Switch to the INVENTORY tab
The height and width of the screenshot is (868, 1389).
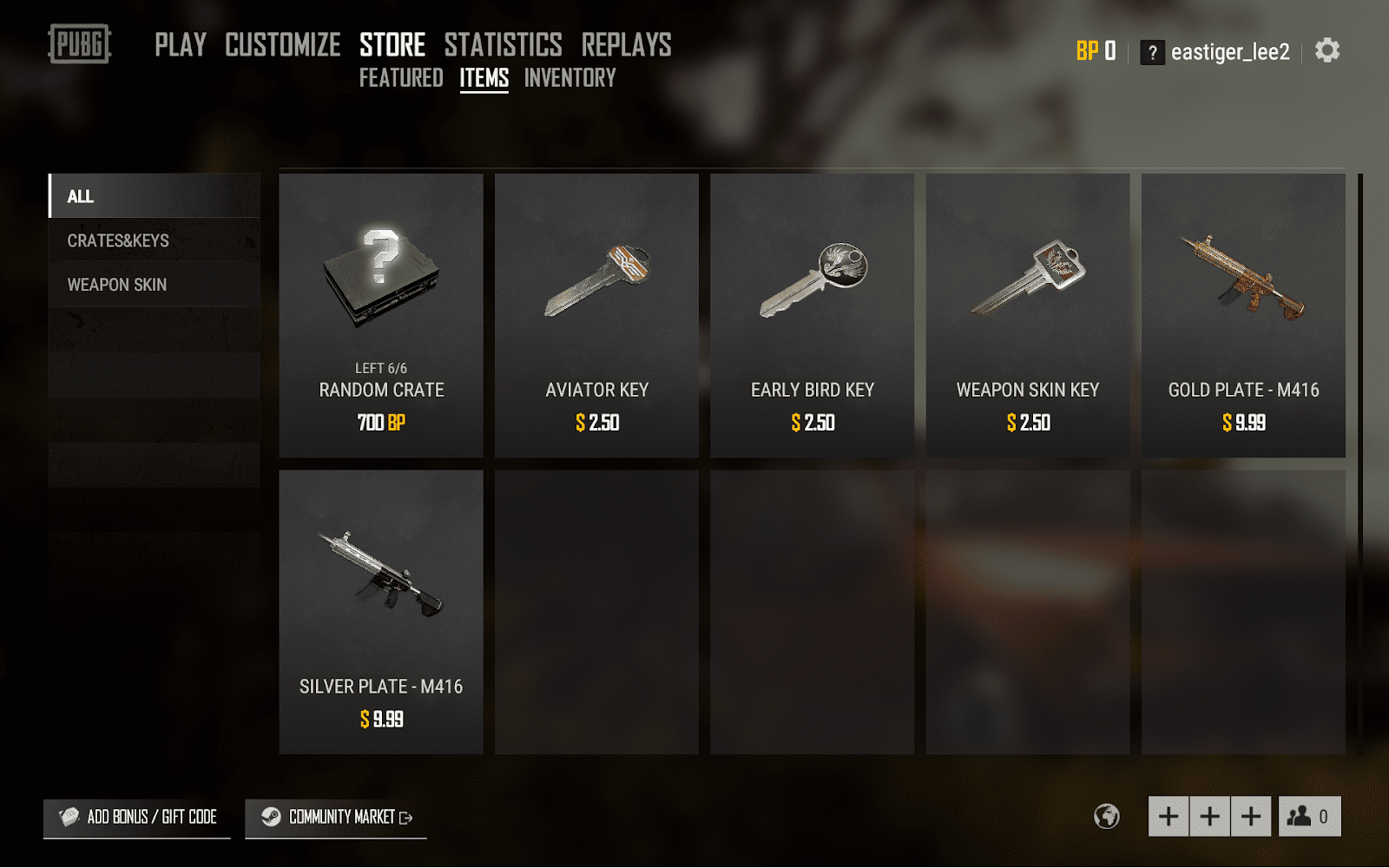pyautogui.click(x=569, y=78)
